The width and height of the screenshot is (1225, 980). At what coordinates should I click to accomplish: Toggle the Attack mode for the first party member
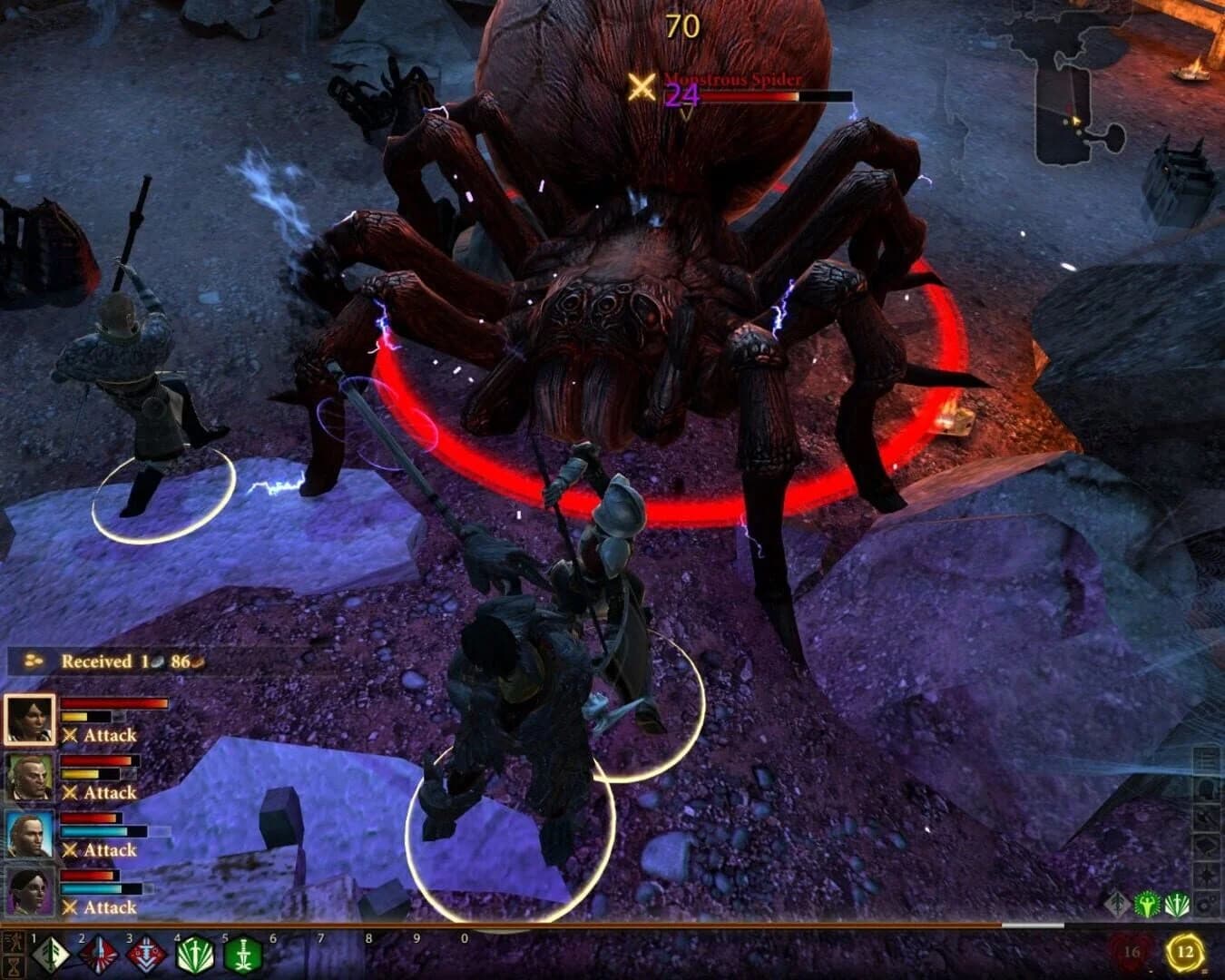(100, 735)
